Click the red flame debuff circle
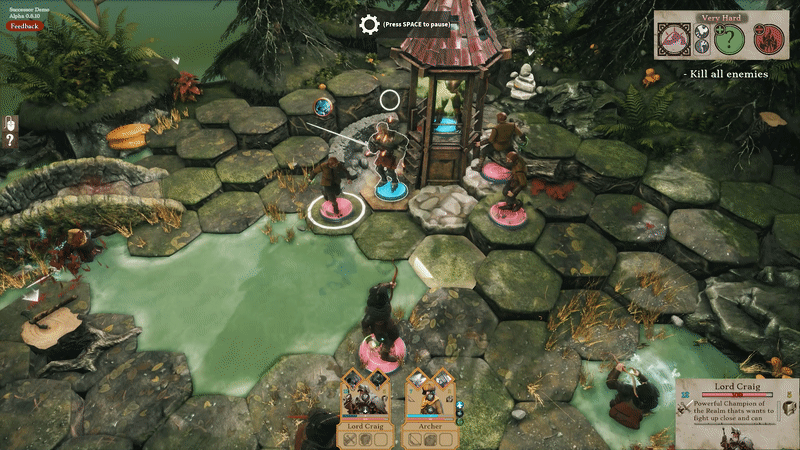The image size is (800, 450). [770, 41]
